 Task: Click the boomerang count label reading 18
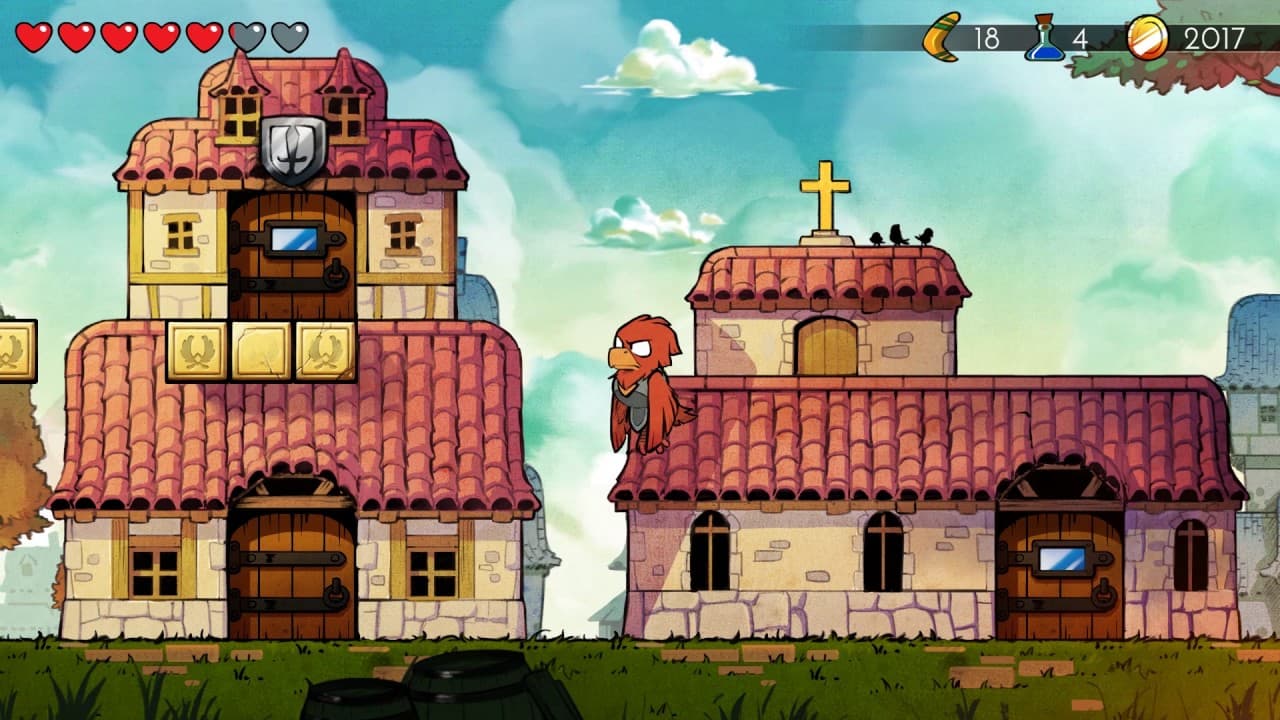pyautogui.click(x=987, y=39)
